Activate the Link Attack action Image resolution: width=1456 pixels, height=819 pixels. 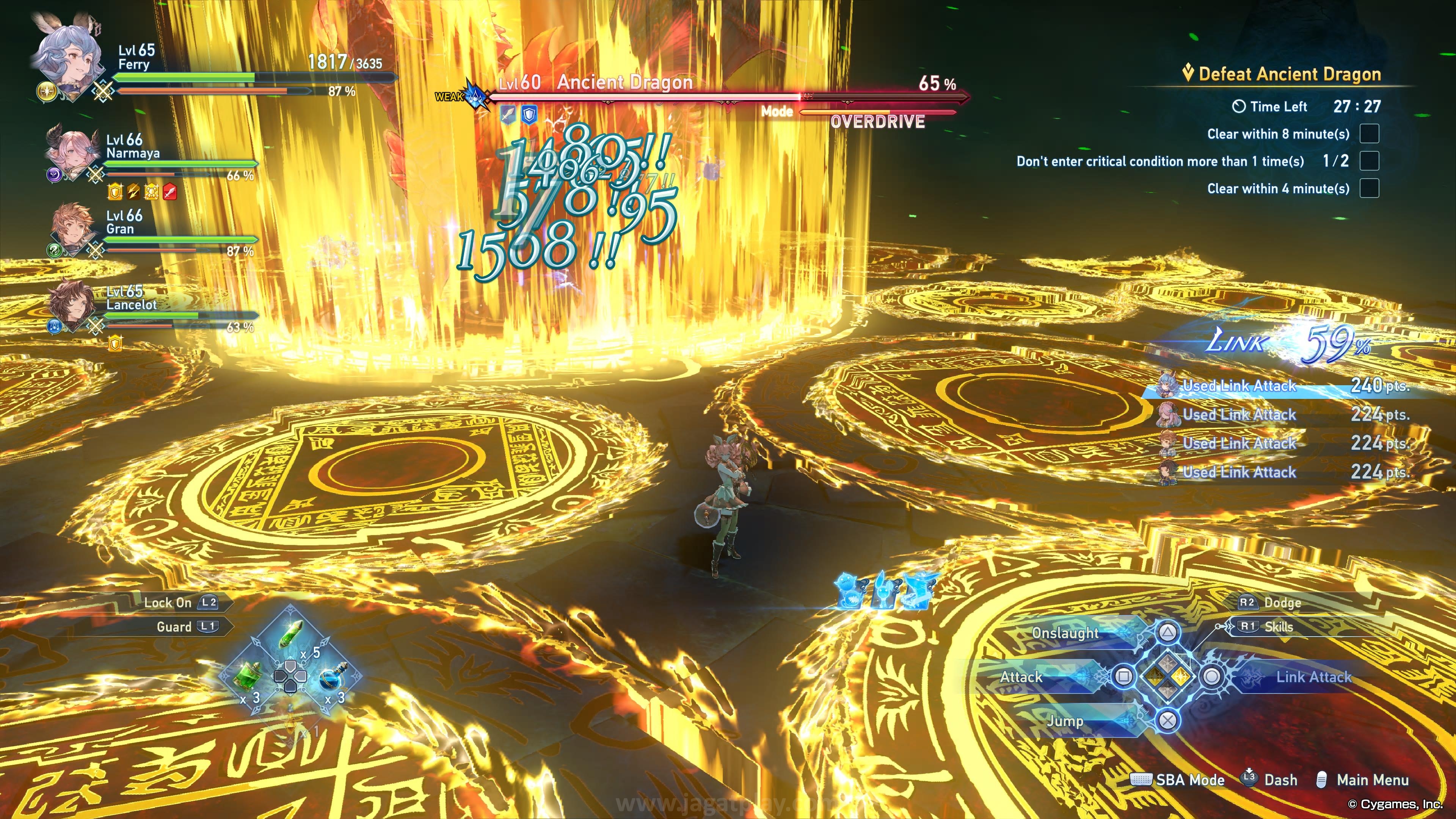[x=1312, y=677]
